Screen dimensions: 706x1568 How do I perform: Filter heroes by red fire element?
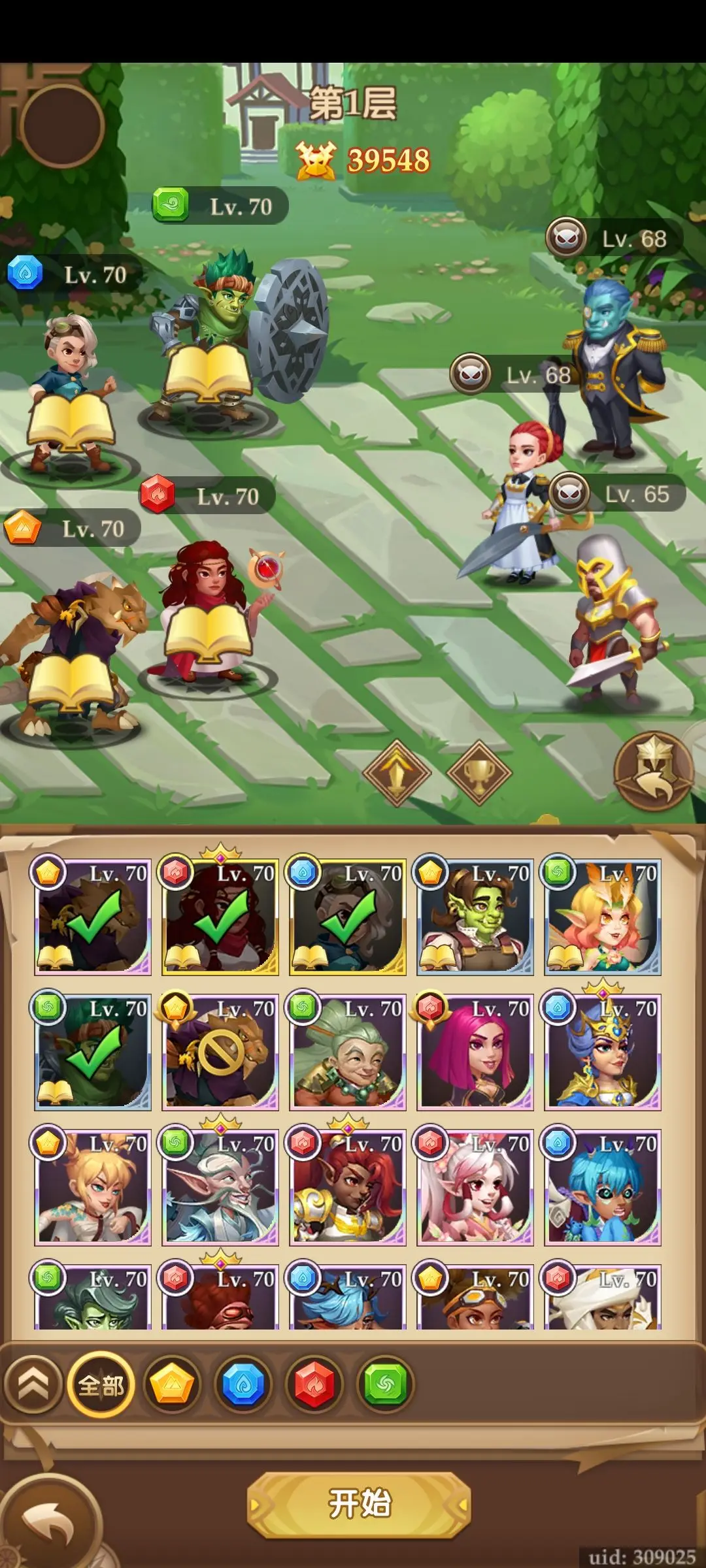pyautogui.click(x=314, y=1384)
